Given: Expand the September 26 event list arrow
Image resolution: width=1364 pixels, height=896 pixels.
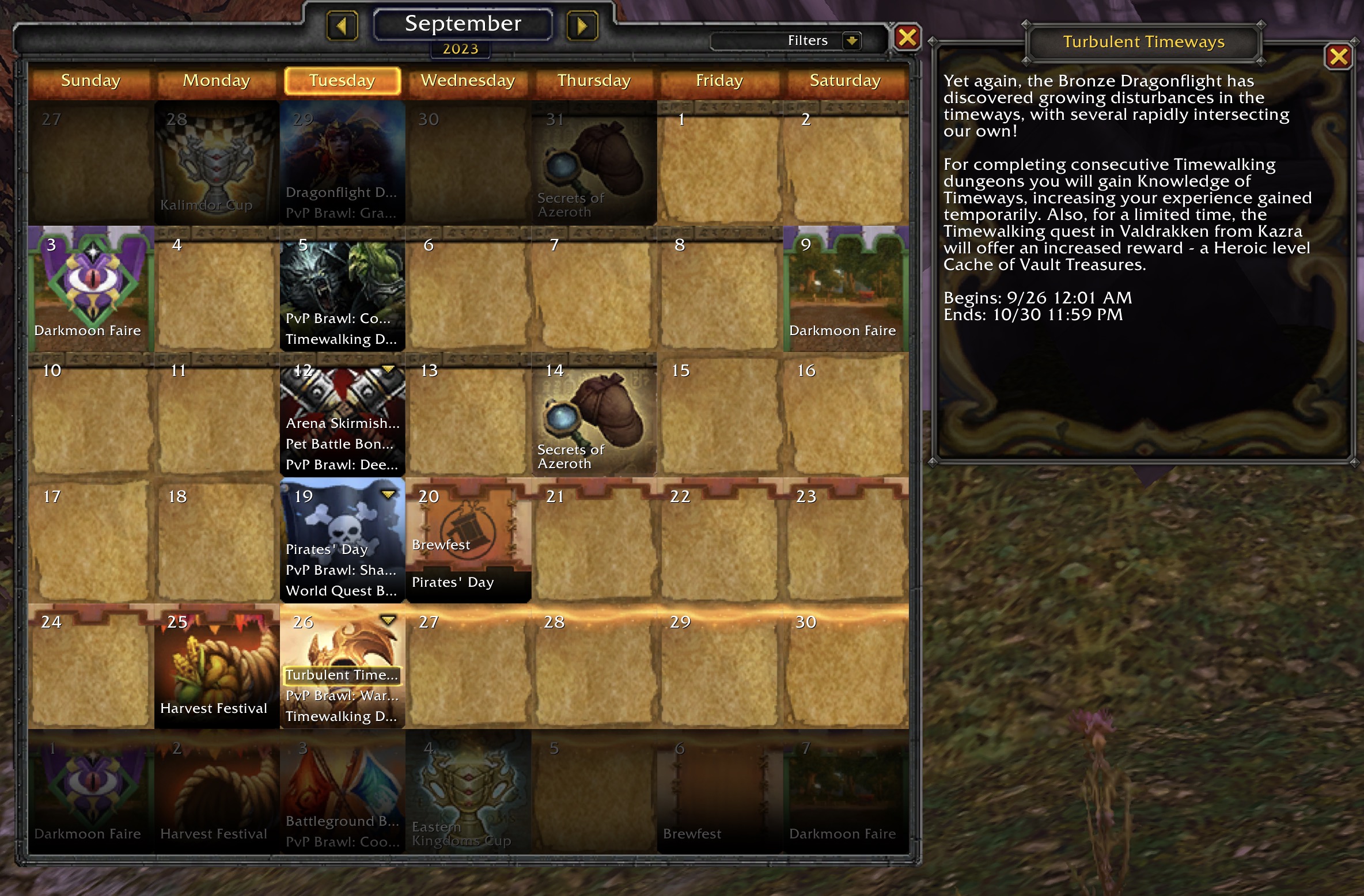Looking at the screenshot, I should click(x=388, y=620).
